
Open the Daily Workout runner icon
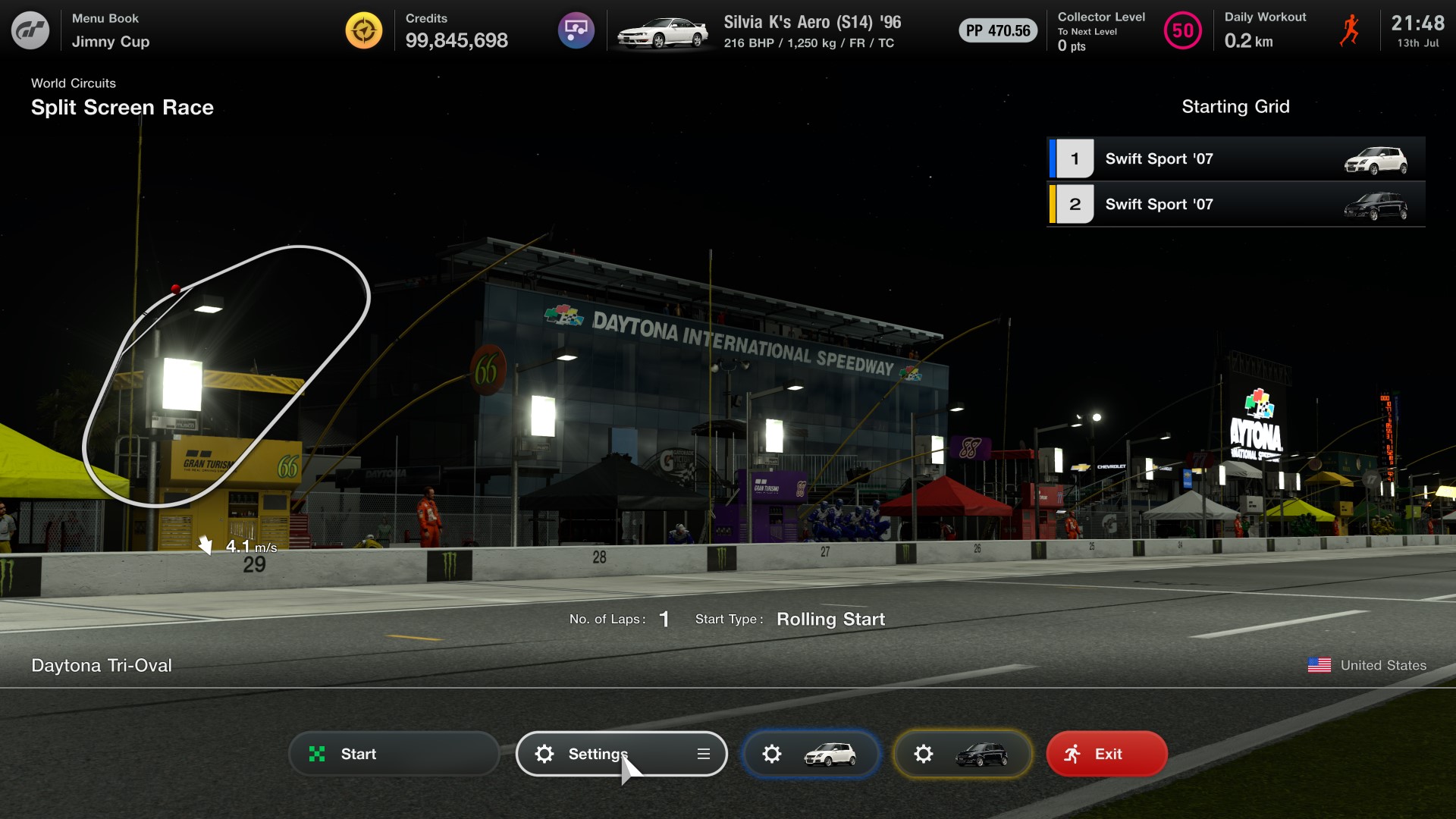pyautogui.click(x=1349, y=31)
